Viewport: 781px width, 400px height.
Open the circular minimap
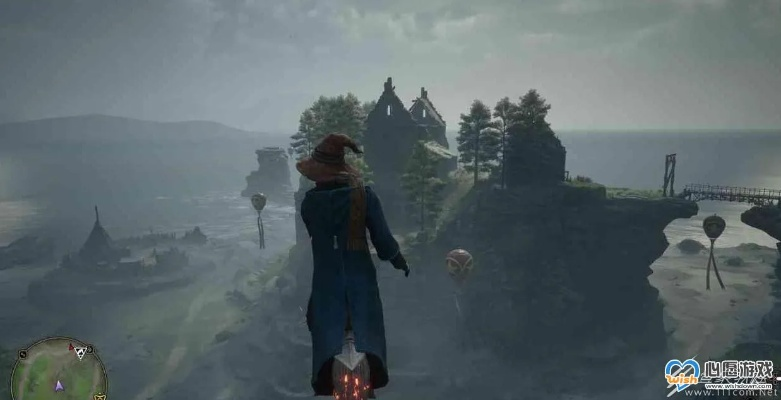click(58, 373)
